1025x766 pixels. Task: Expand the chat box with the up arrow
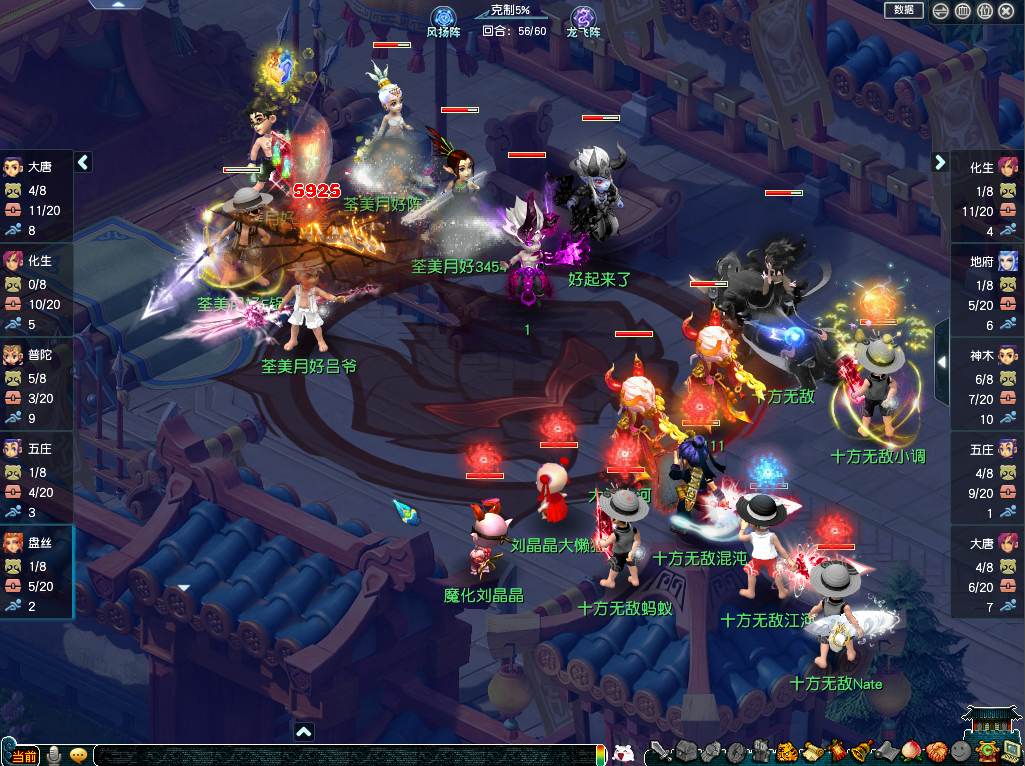pyautogui.click(x=304, y=731)
